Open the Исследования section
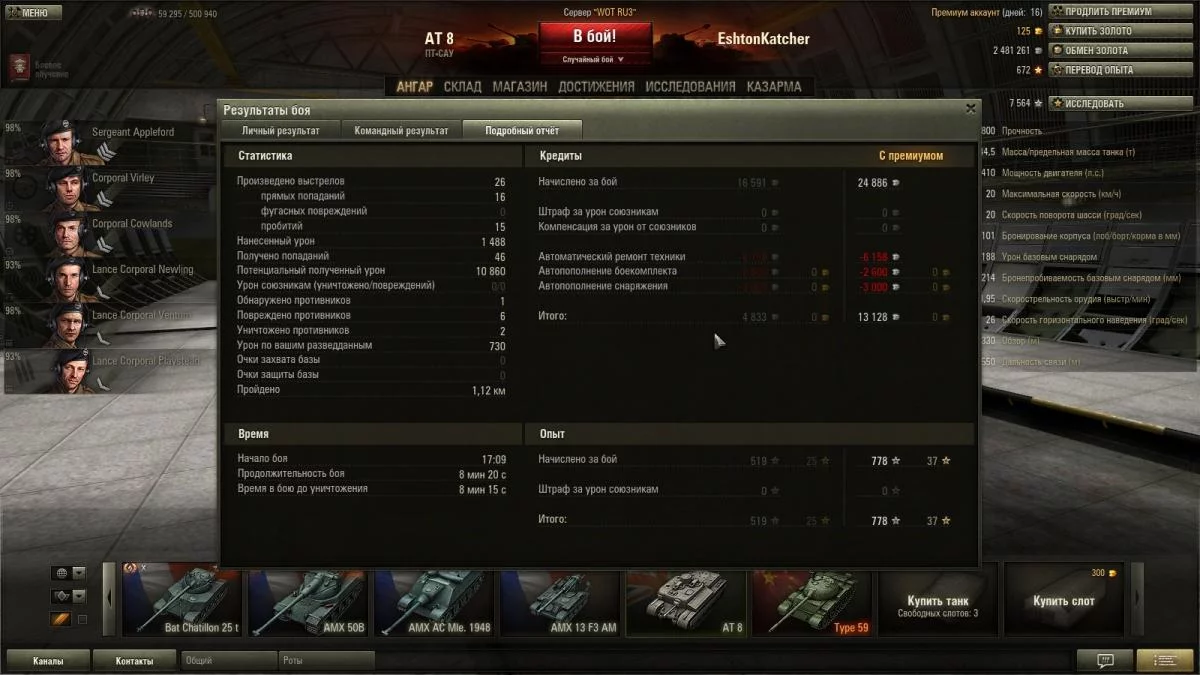 [x=690, y=87]
